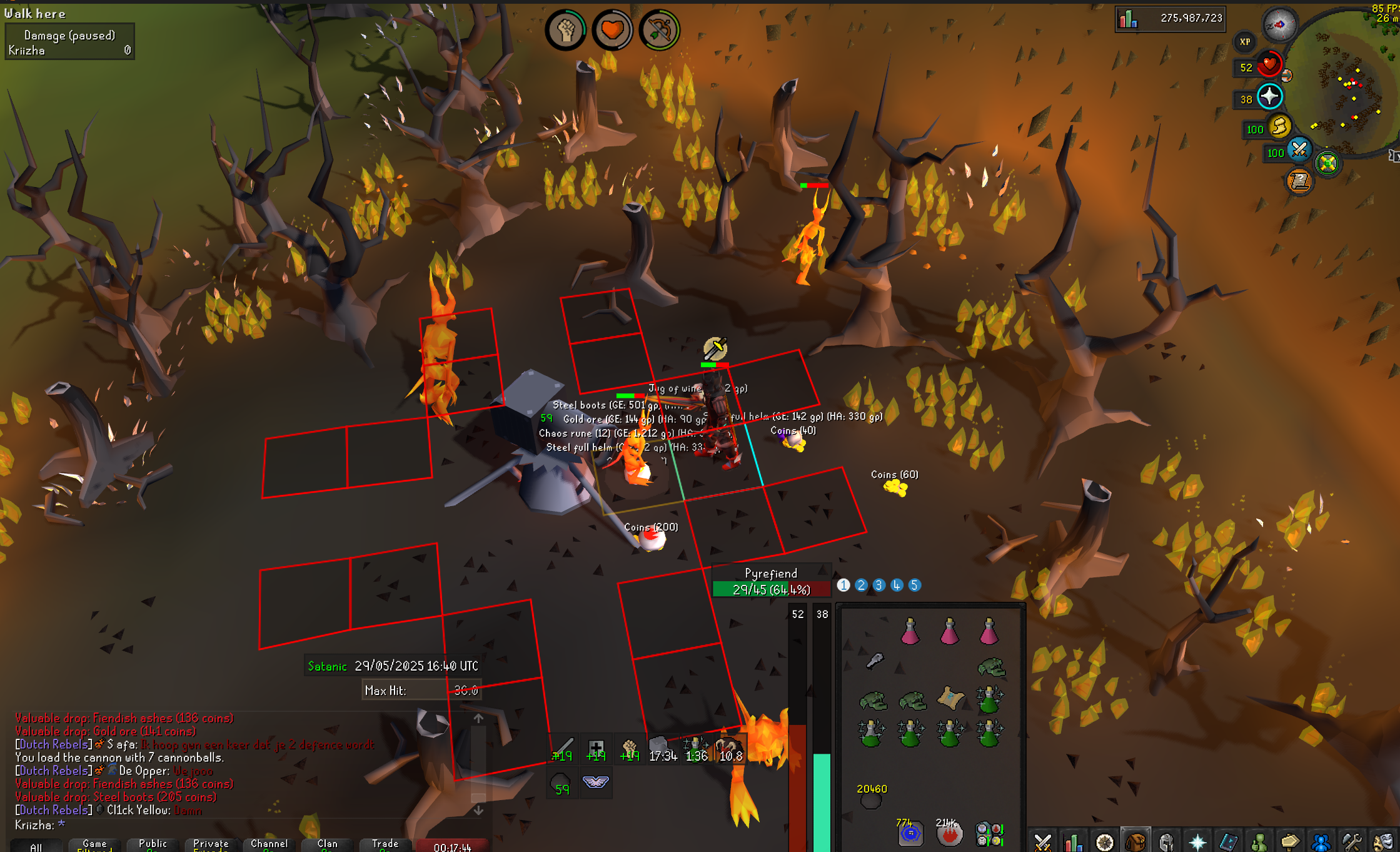
Task: Open the Clan chat filter tab
Action: click(x=327, y=844)
